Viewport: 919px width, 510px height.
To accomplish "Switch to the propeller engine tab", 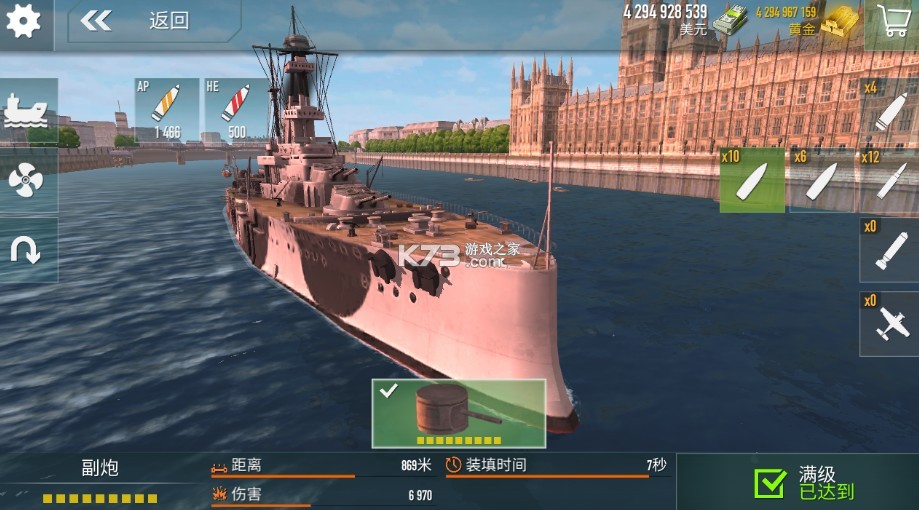I will point(27,180).
